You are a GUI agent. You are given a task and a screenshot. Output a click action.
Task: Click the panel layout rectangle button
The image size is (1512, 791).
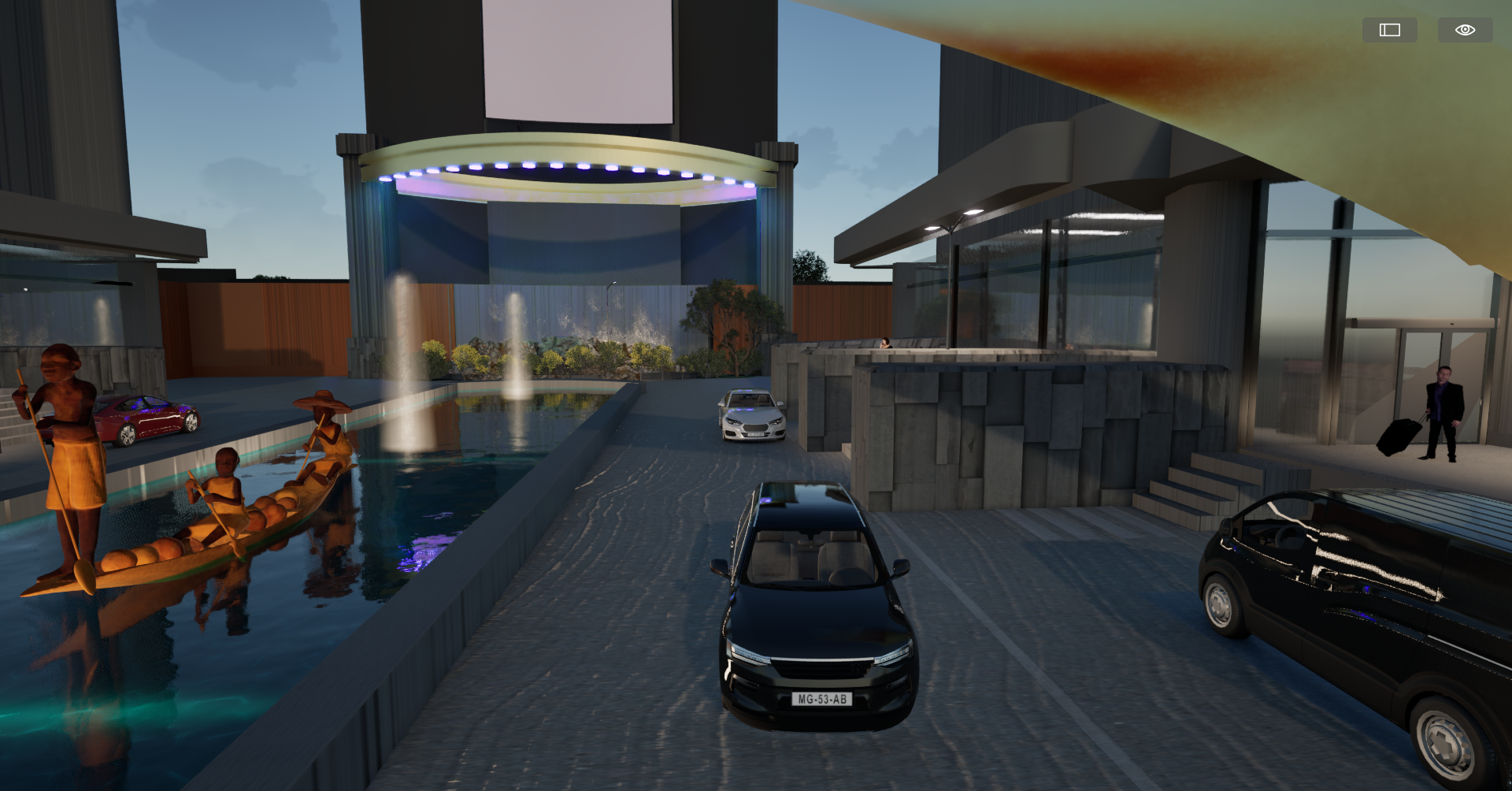click(1389, 30)
